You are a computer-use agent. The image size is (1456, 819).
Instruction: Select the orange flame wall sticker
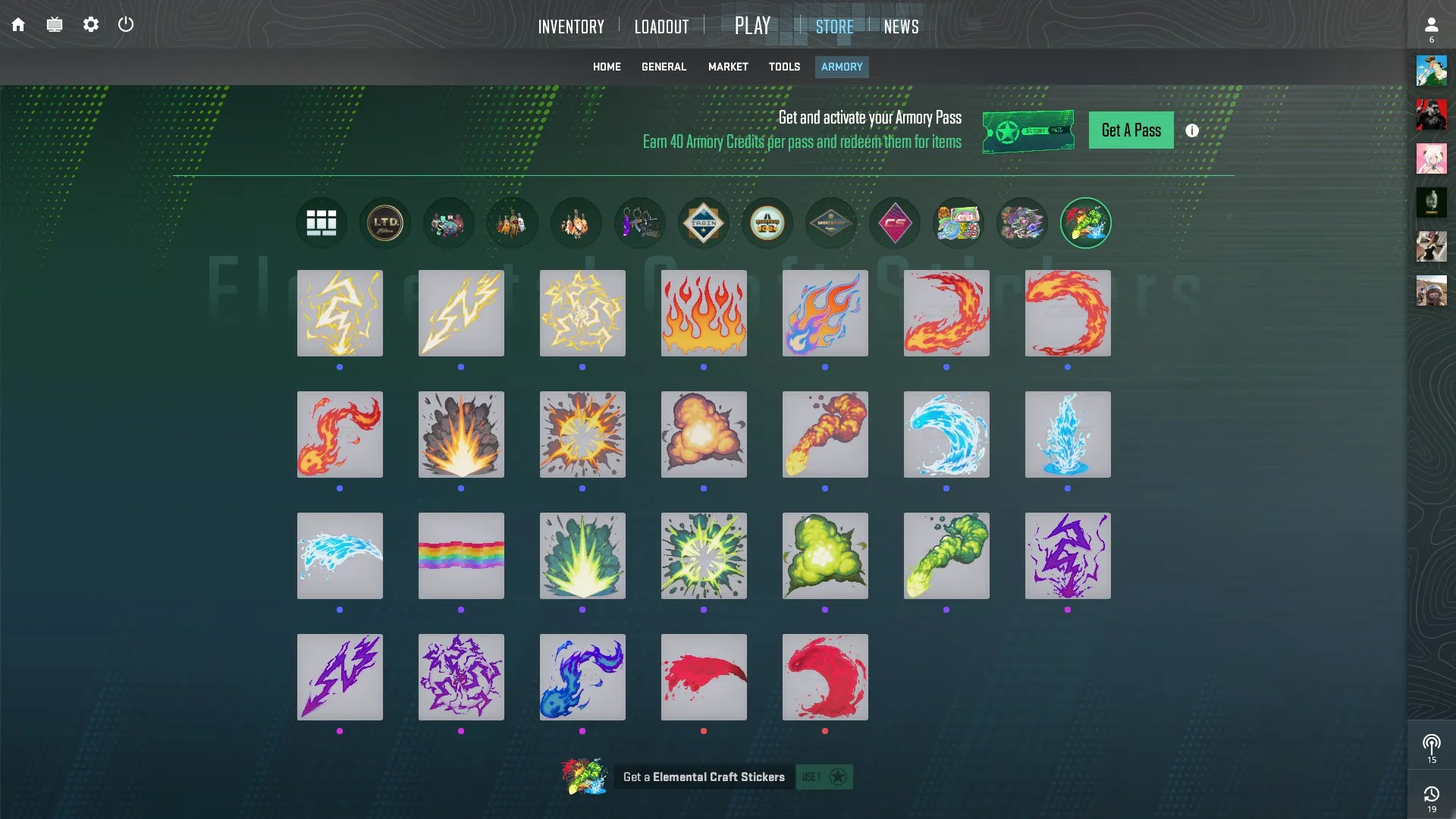[x=704, y=313]
